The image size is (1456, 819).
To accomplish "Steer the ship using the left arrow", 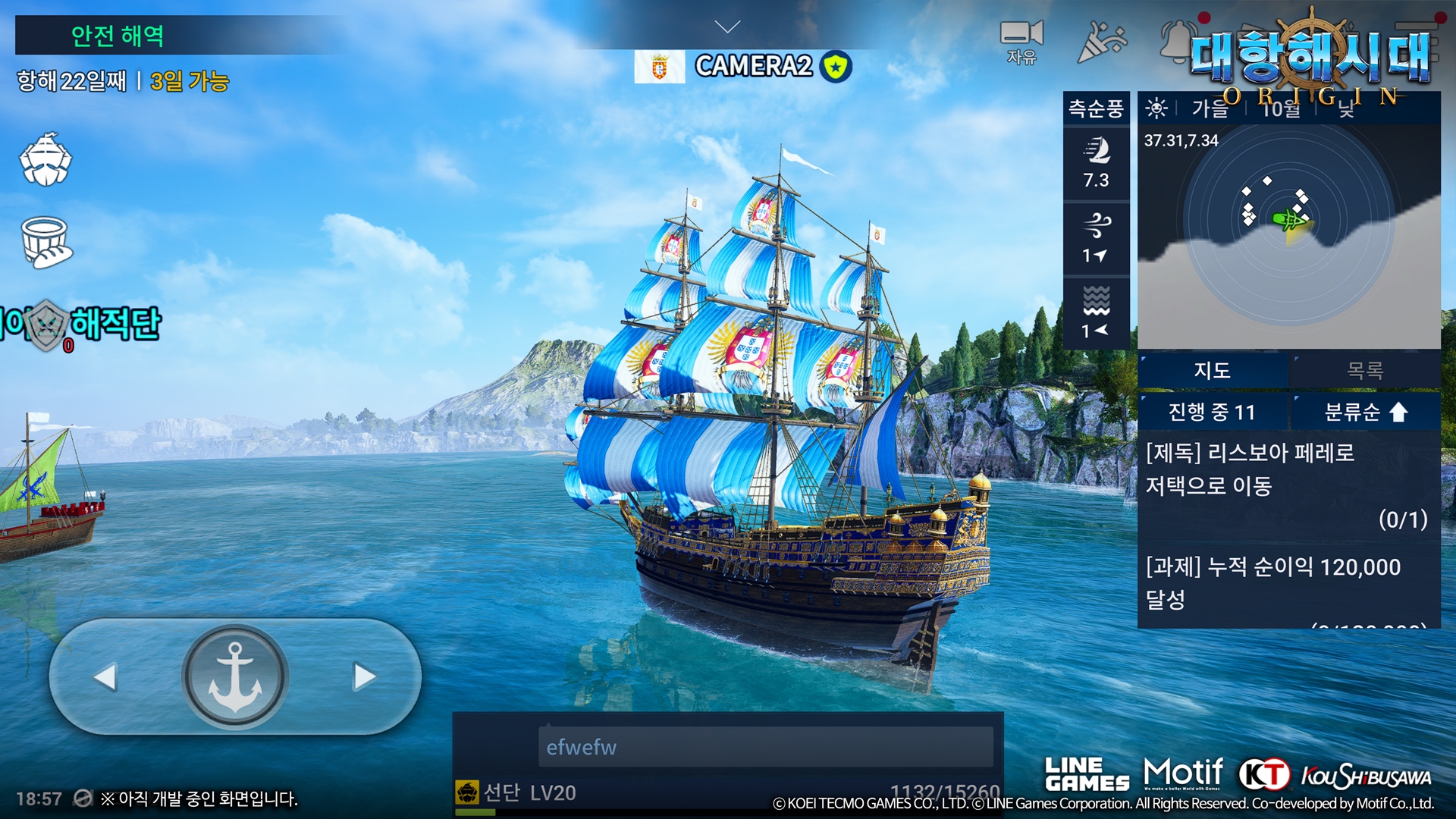I will pos(105,677).
